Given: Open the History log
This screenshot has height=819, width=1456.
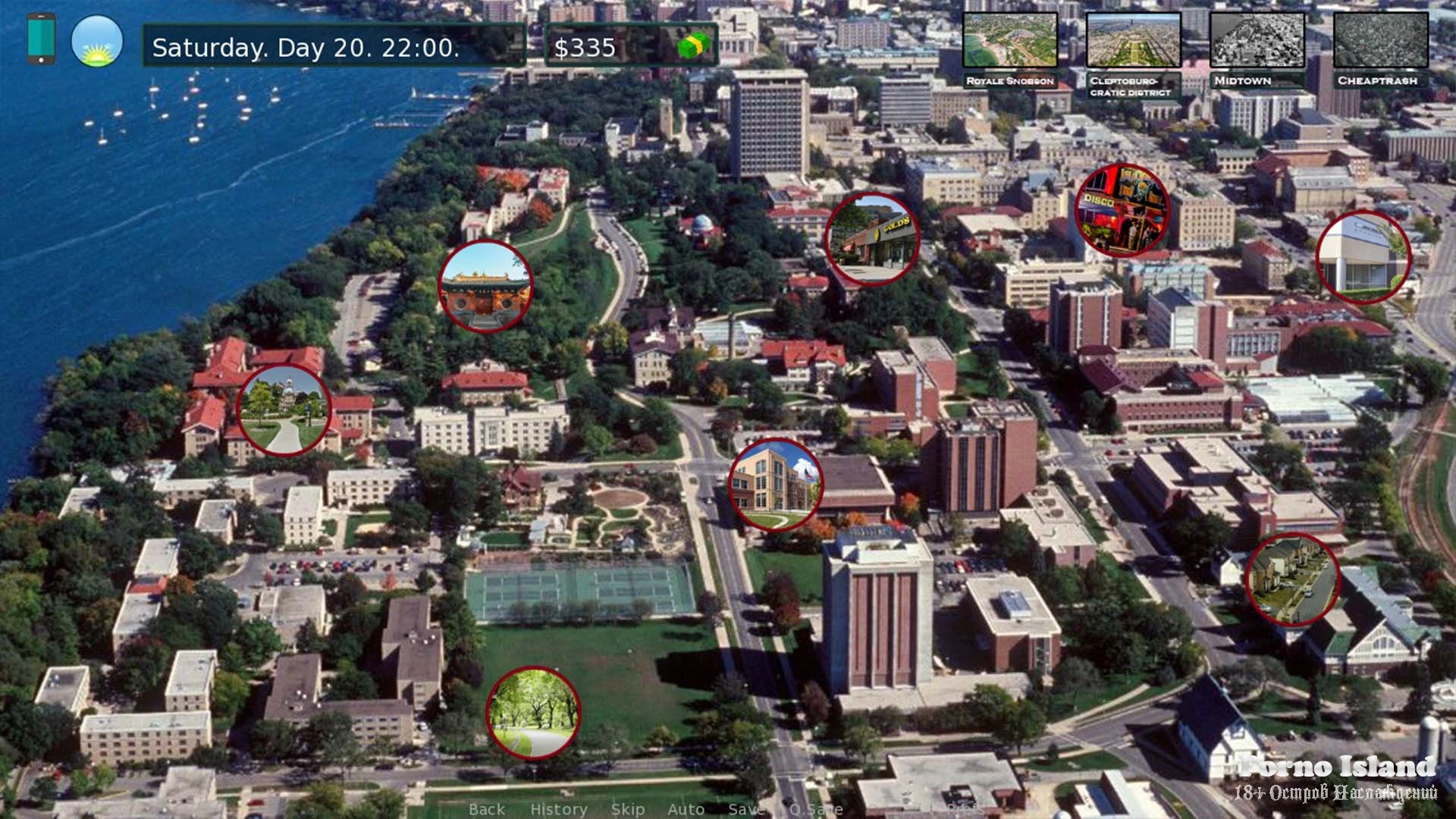Looking at the screenshot, I should (558, 809).
